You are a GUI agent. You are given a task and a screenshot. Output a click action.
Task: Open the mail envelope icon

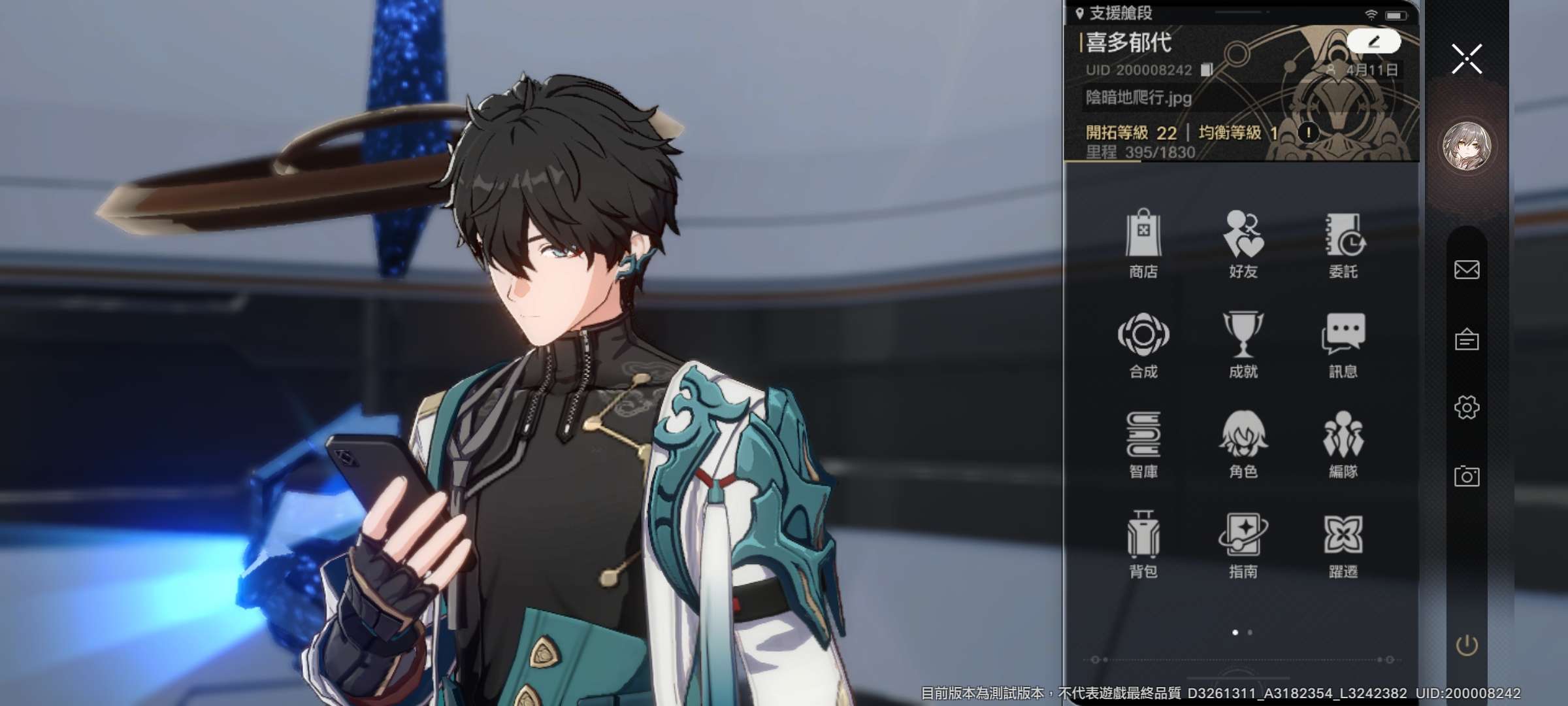pyautogui.click(x=1467, y=269)
